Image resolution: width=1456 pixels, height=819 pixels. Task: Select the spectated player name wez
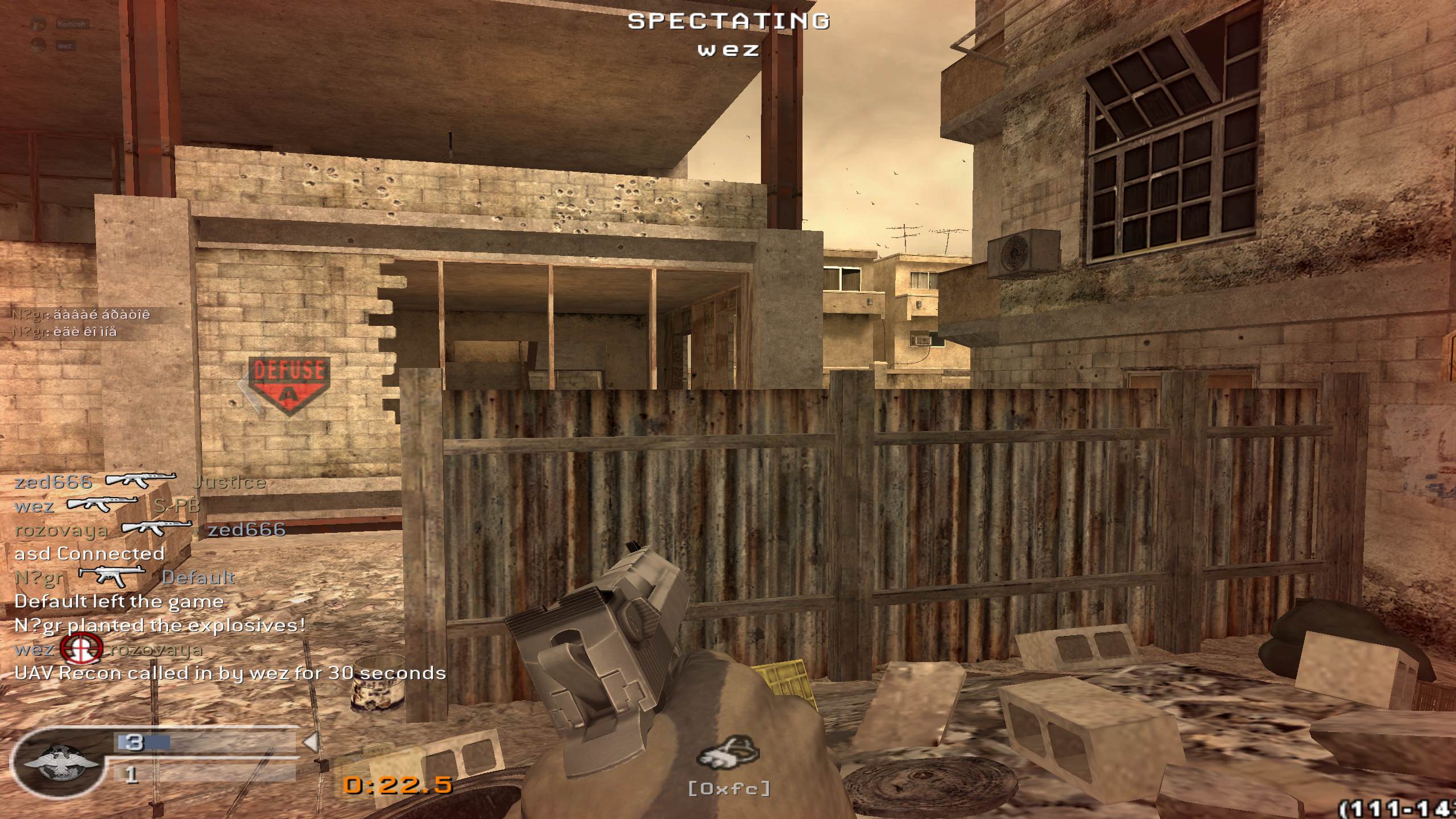pos(728,50)
